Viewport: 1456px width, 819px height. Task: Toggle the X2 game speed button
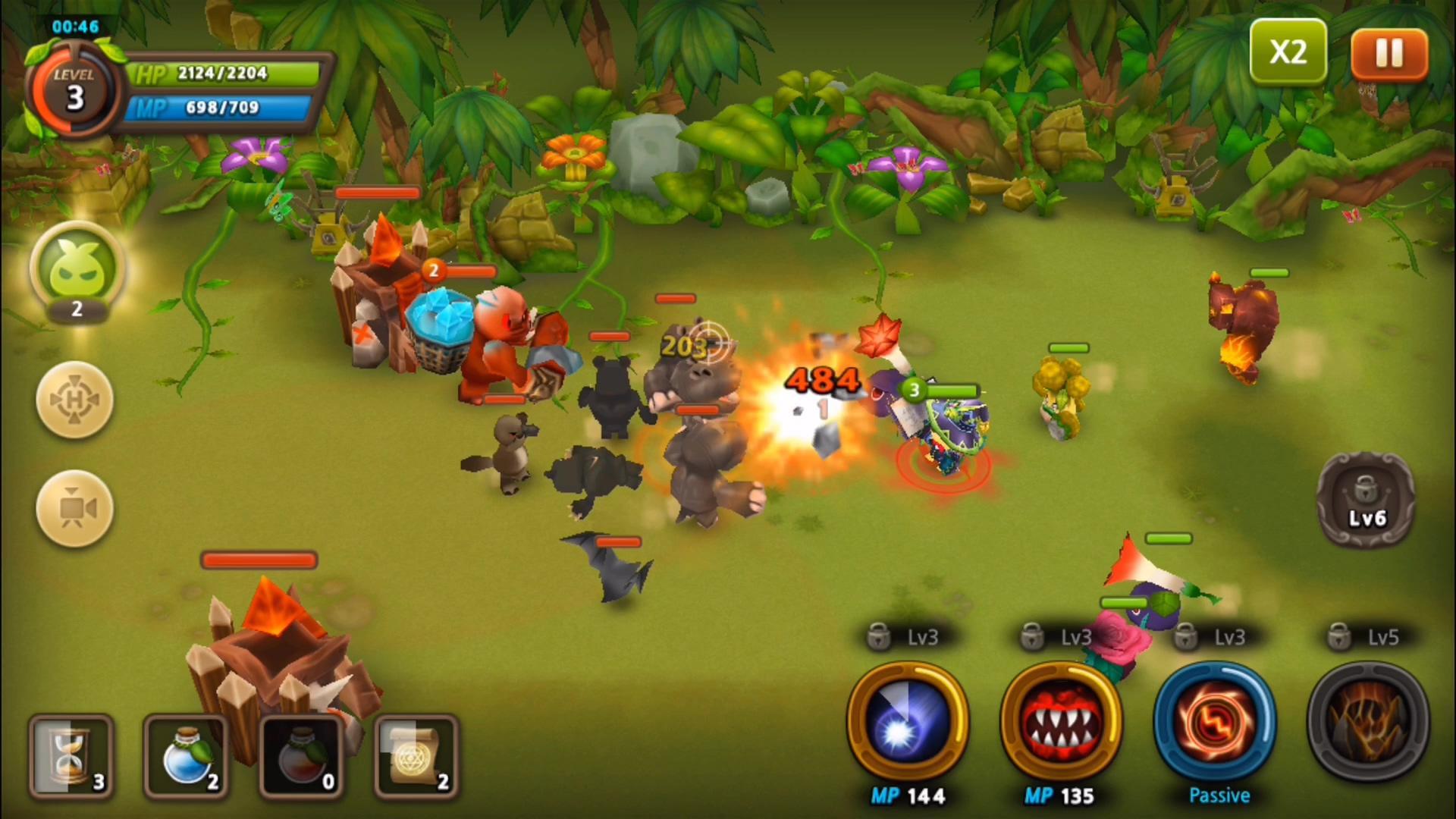coord(1289,52)
